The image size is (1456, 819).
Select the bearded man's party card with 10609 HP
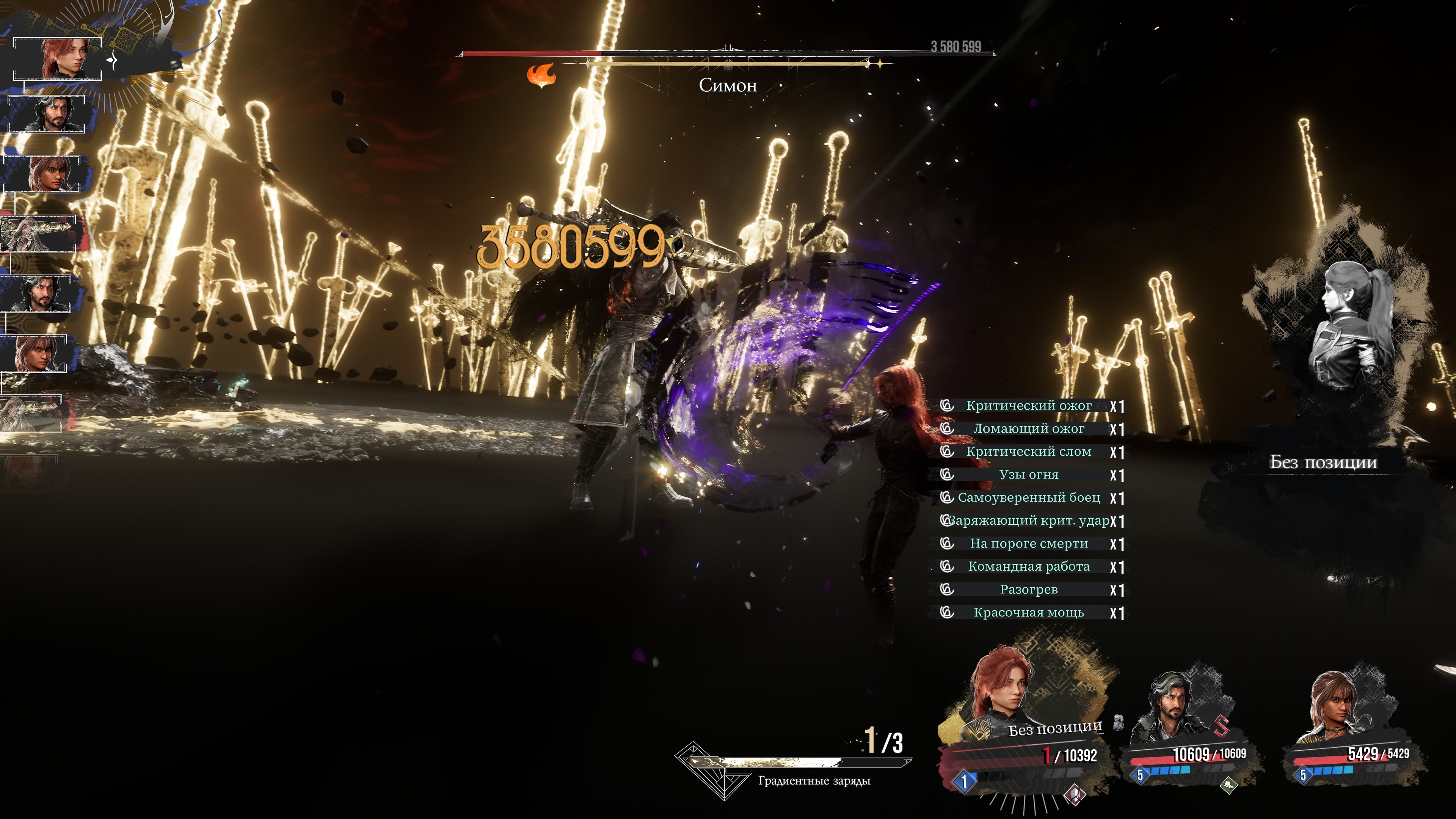[x=1187, y=729]
